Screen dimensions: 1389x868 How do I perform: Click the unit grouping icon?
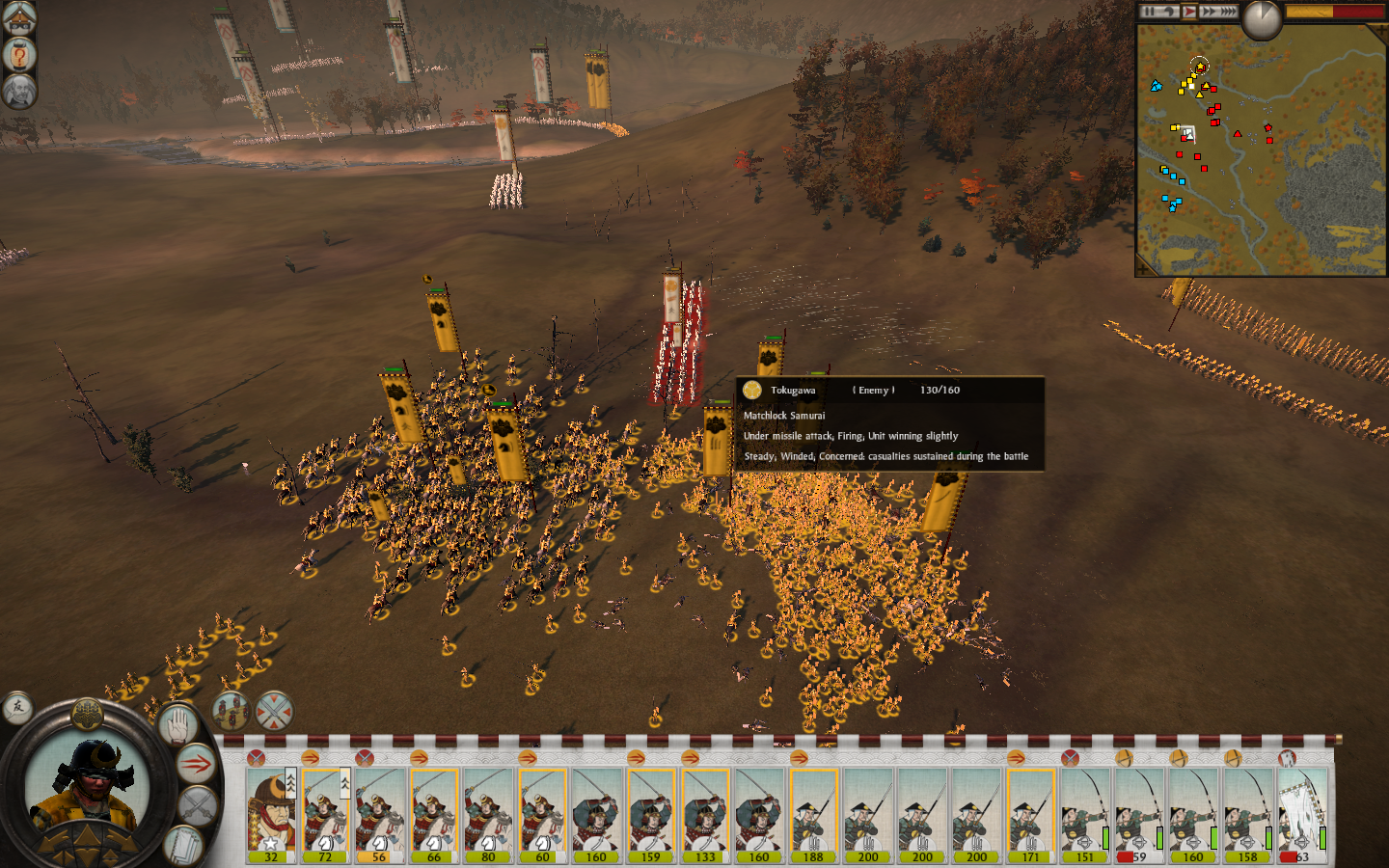(231, 711)
